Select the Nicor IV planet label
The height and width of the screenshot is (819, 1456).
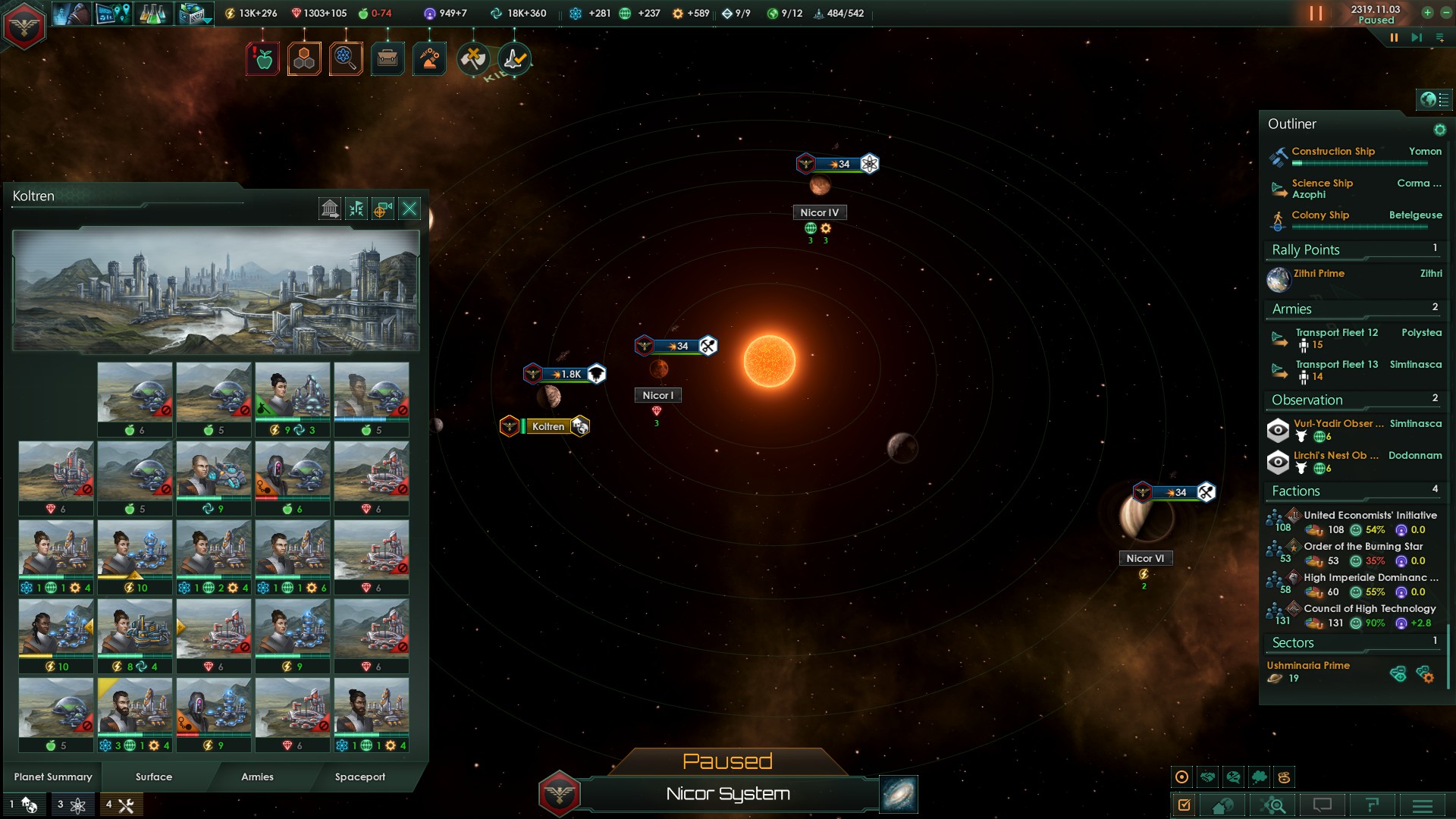tap(819, 213)
